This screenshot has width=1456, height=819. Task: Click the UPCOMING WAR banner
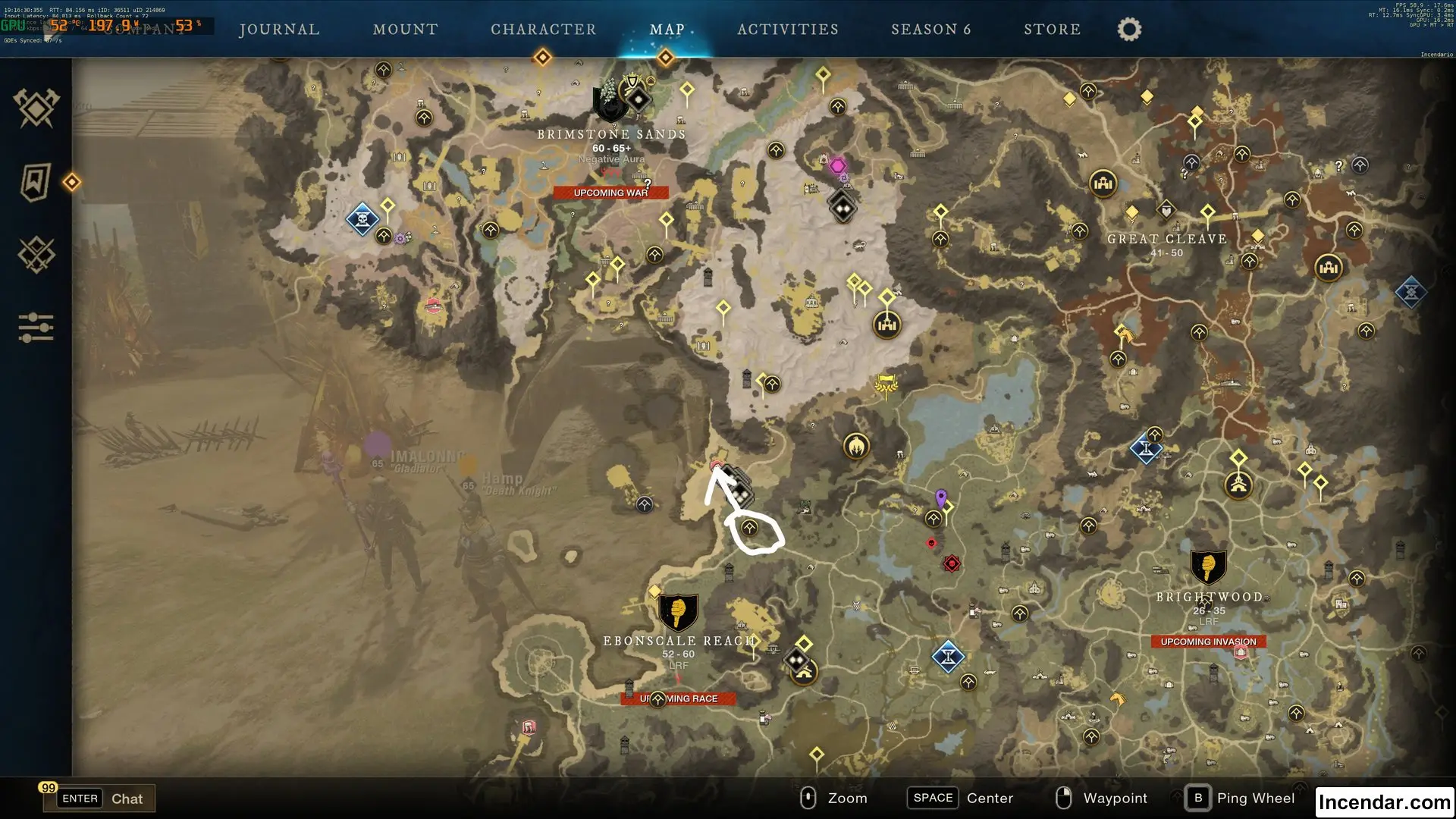tap(610, 193)
